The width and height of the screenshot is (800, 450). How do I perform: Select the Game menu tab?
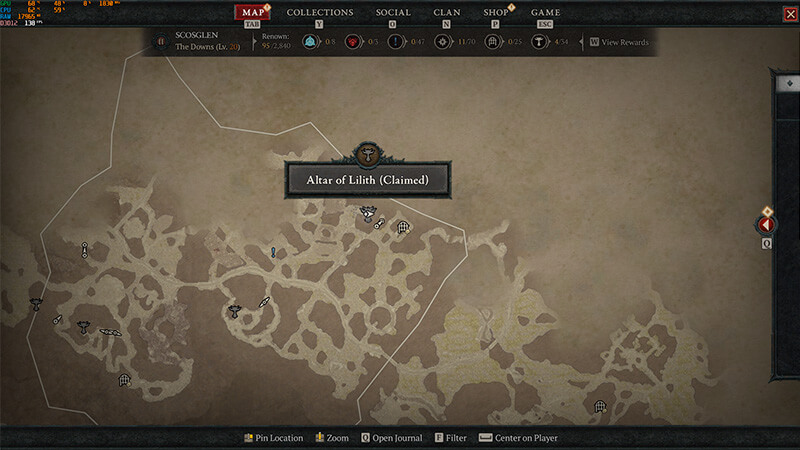(x=545, y=12)
